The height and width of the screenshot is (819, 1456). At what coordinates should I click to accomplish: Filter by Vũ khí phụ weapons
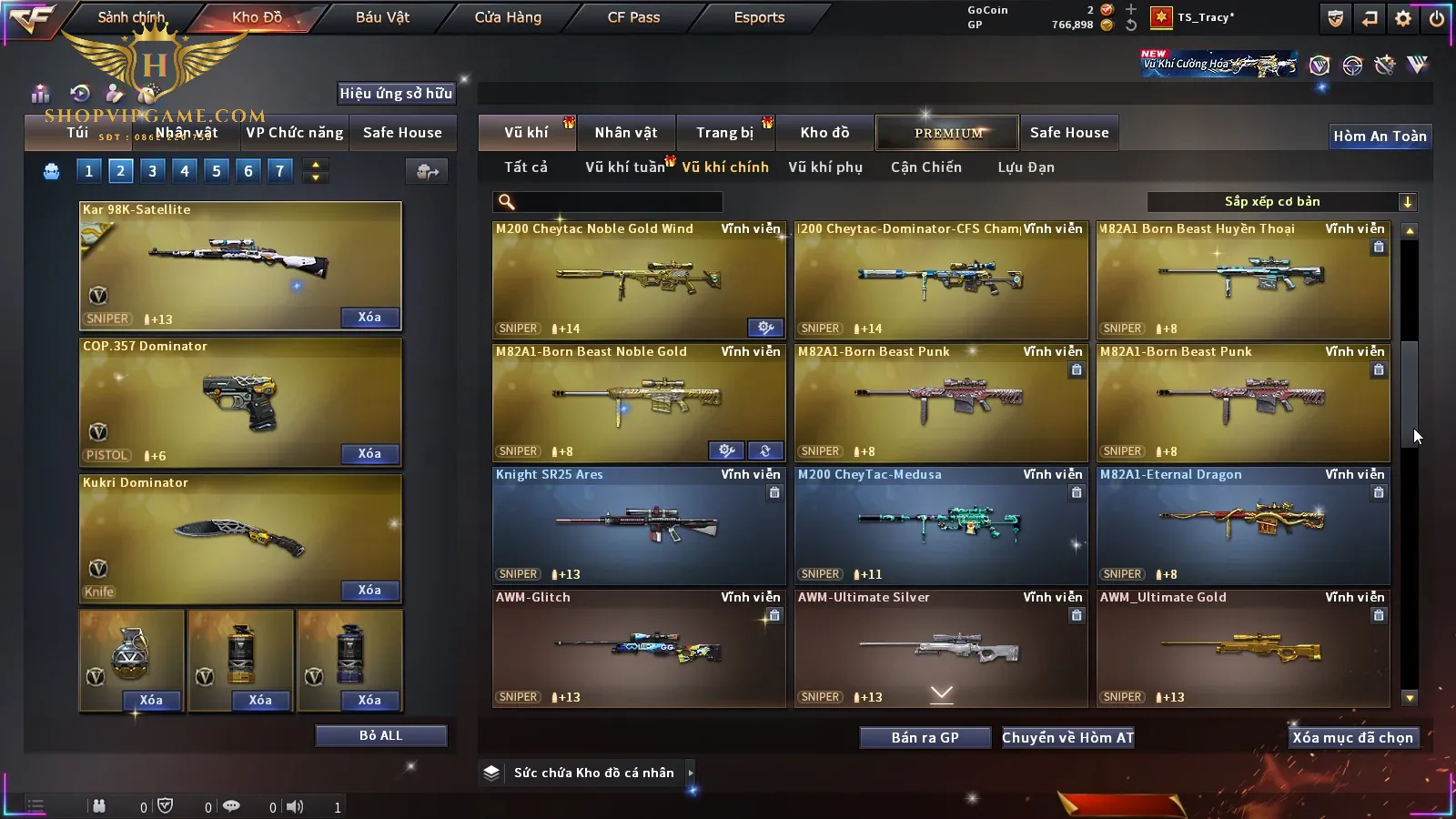coord(825,167)
